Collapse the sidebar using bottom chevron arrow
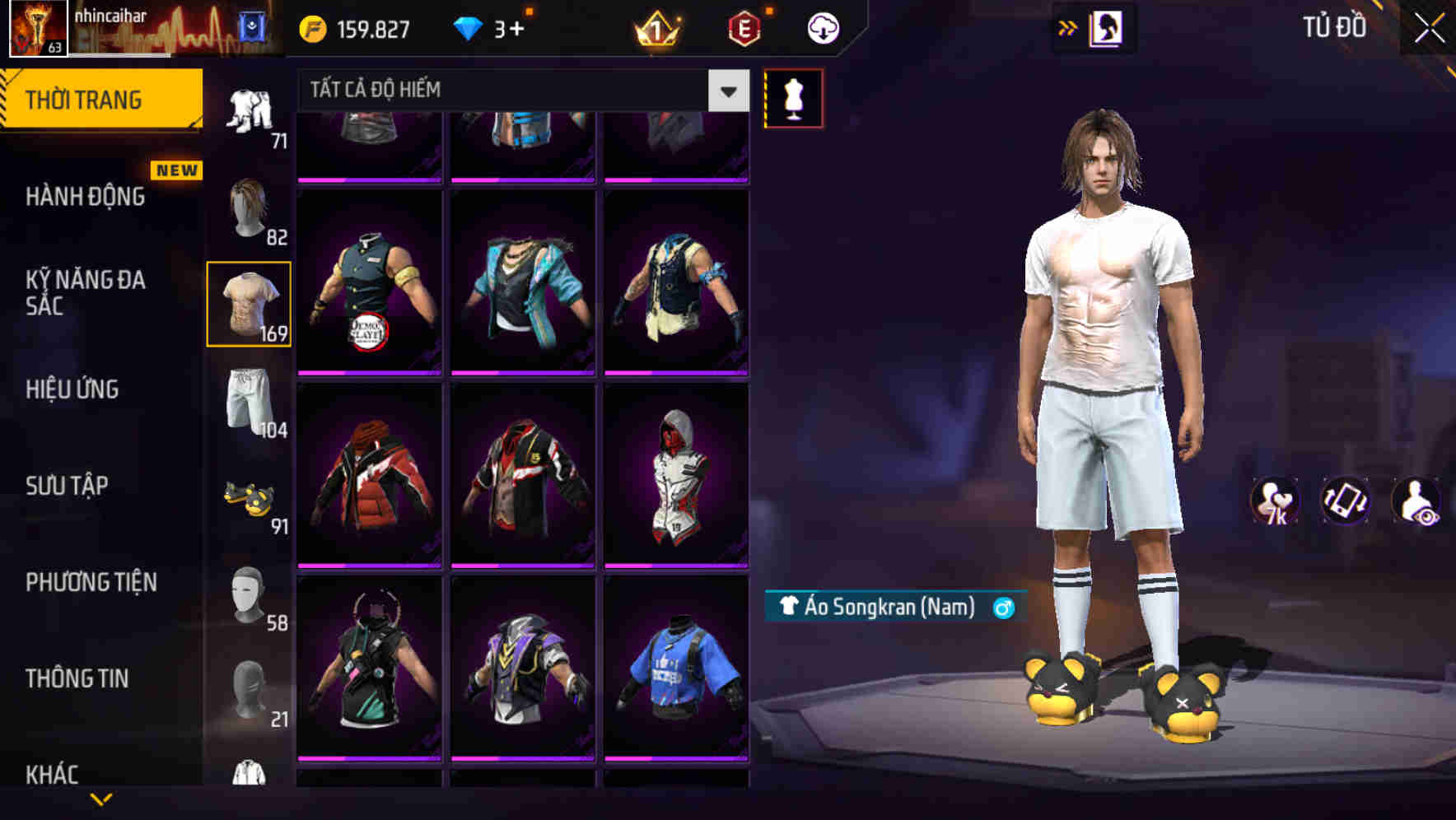The image size is (1456, 820). 100,800
